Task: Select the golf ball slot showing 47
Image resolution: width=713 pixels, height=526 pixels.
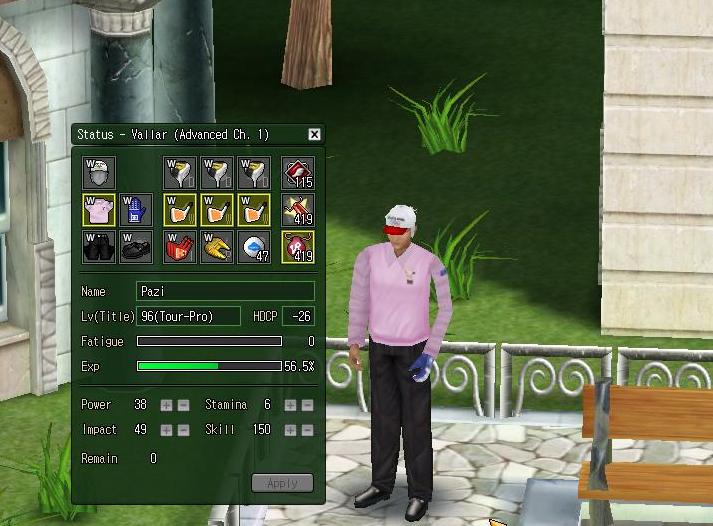Action: pyautogui.click(x=253, y=247)
